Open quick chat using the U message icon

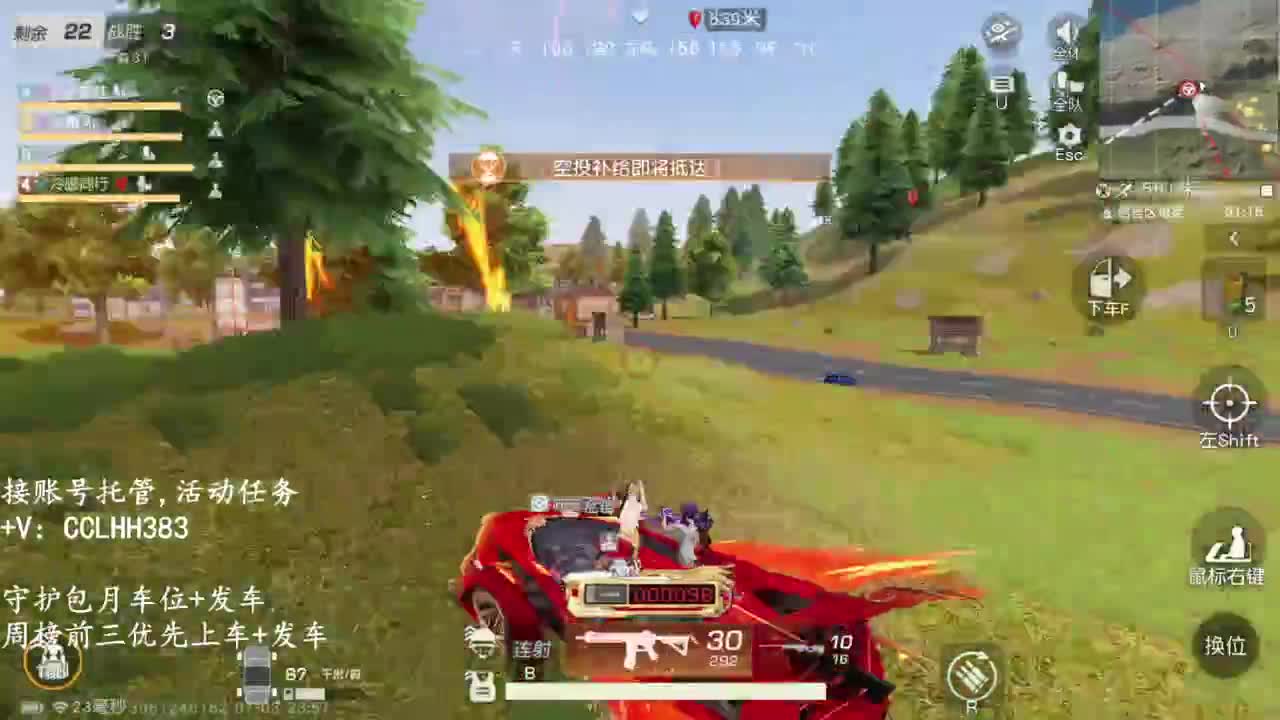tap(1001, 90)
